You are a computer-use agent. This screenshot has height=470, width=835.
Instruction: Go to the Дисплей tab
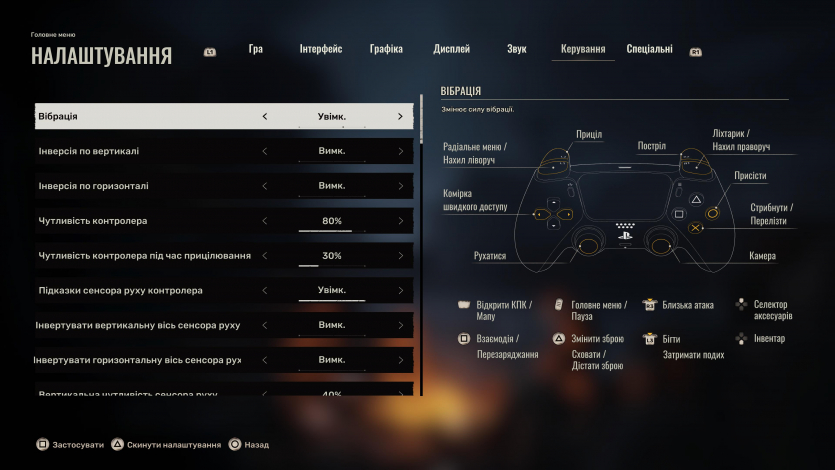[x=452, y=49]
